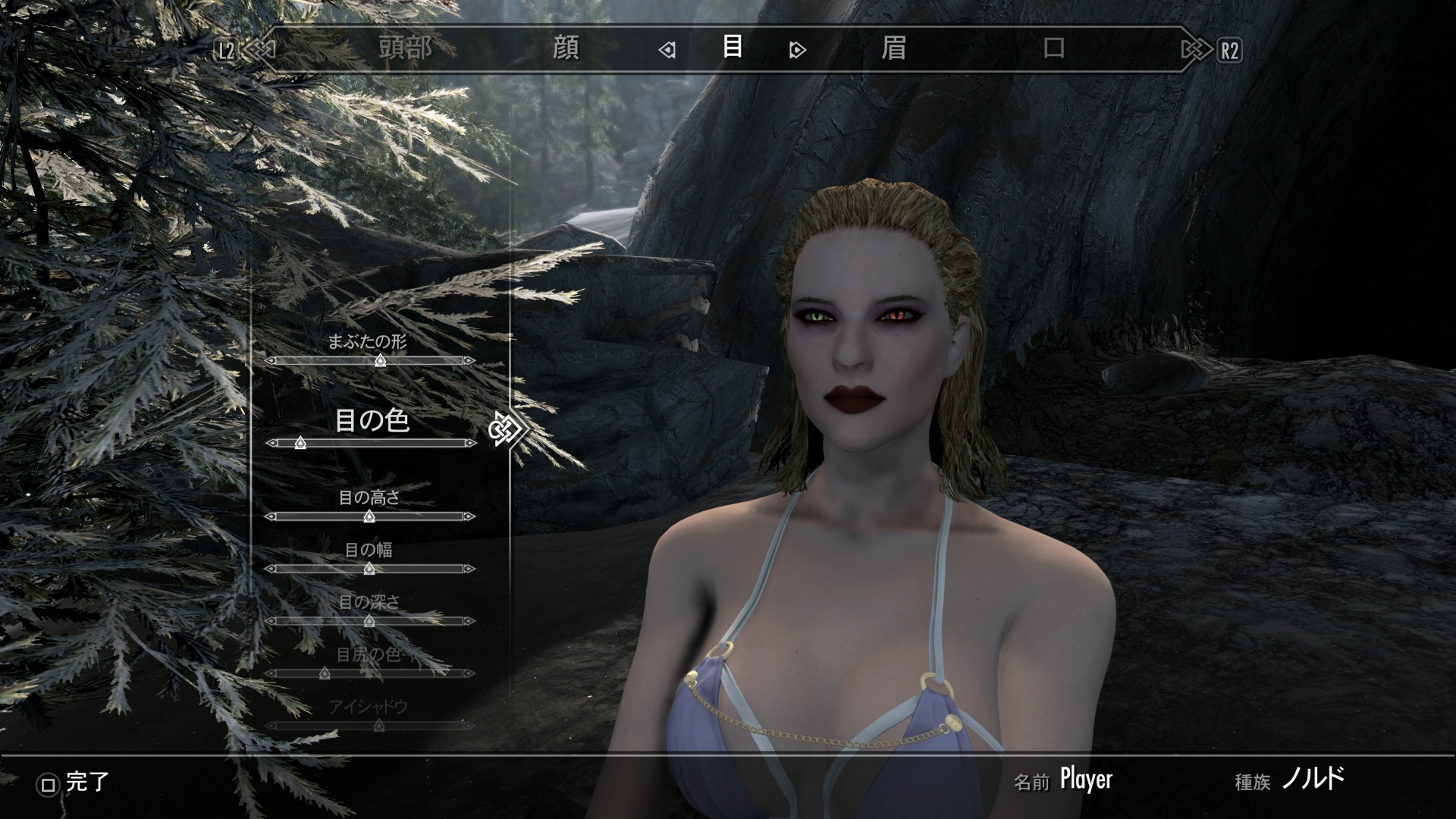Click the right arrow beside 目
Screen dimensions: 1456x819
797,51
